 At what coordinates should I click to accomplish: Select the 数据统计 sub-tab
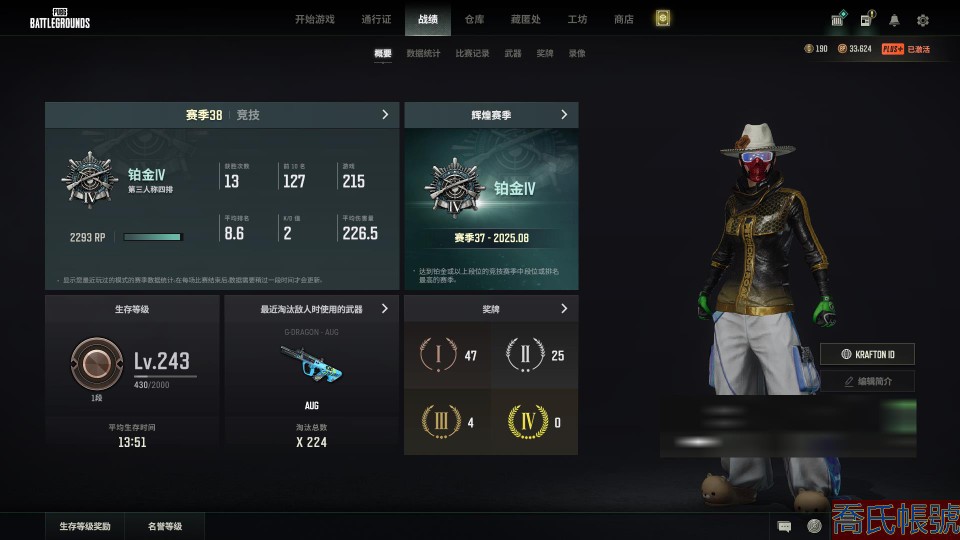coord(423,53)
